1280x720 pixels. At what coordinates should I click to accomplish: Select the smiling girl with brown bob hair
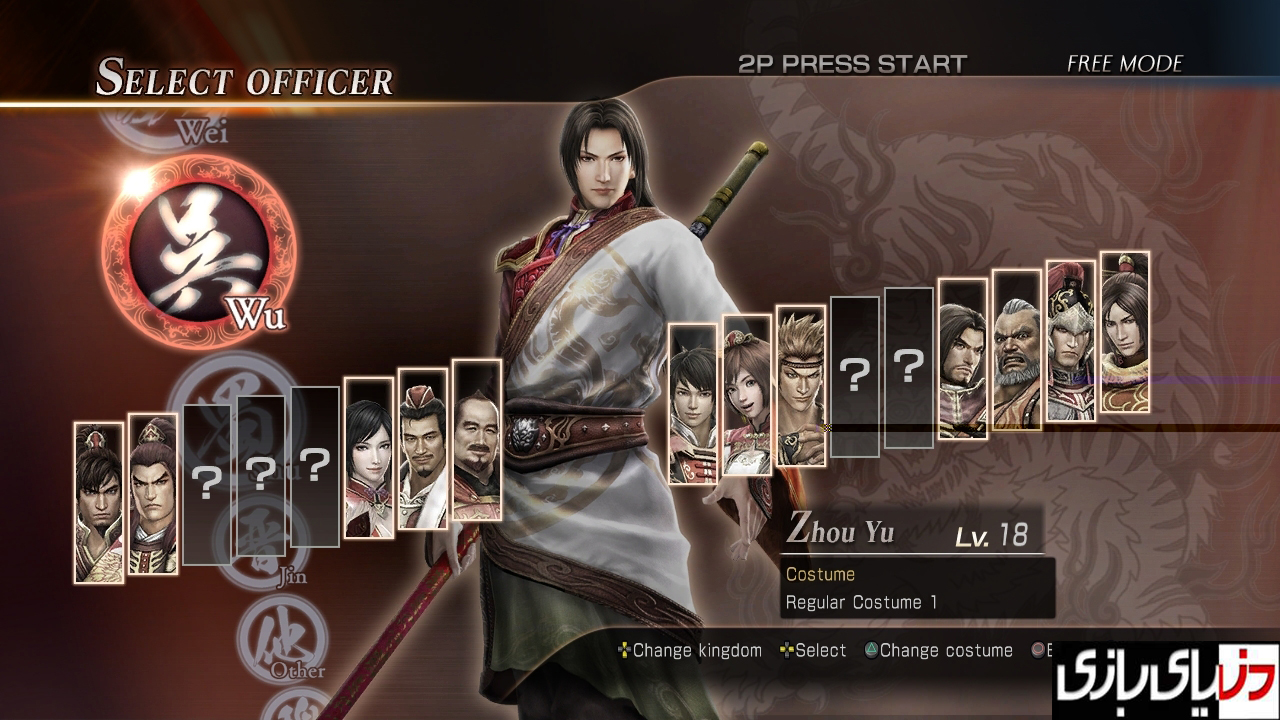[747, 395]
